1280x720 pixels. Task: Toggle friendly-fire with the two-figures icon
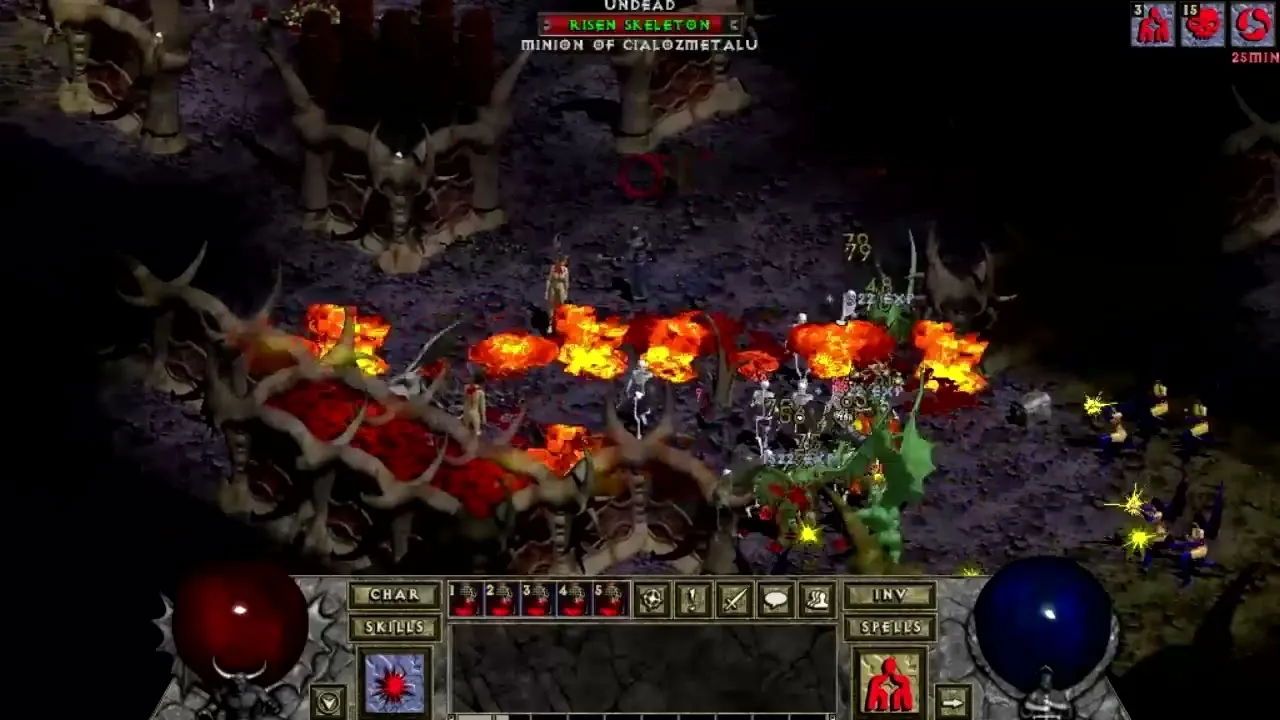tap(817, 597)
